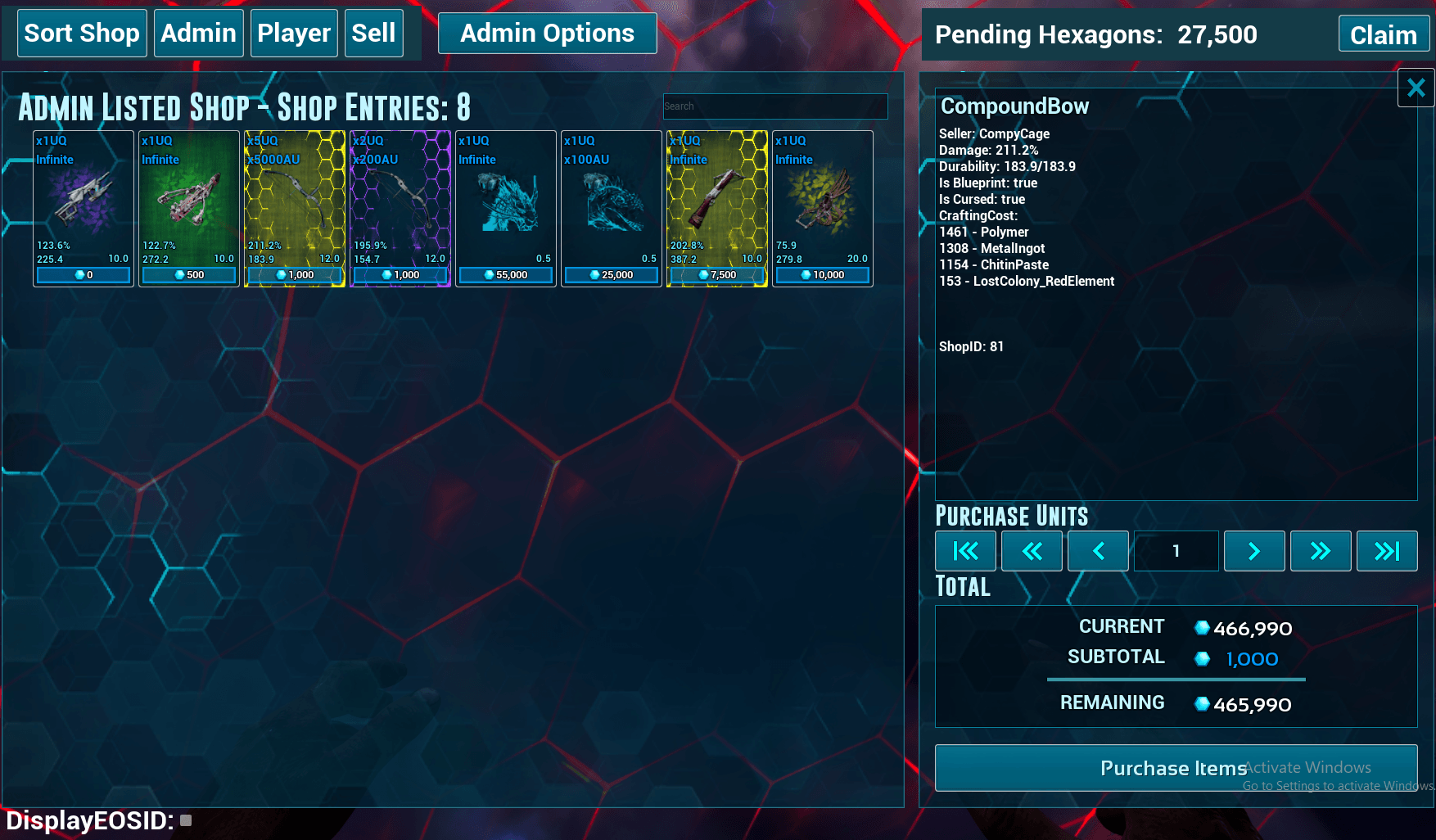Screen dimensions: 1436x840
Task: Select the crossbow listing priced 500
Action: coord(188,209)
